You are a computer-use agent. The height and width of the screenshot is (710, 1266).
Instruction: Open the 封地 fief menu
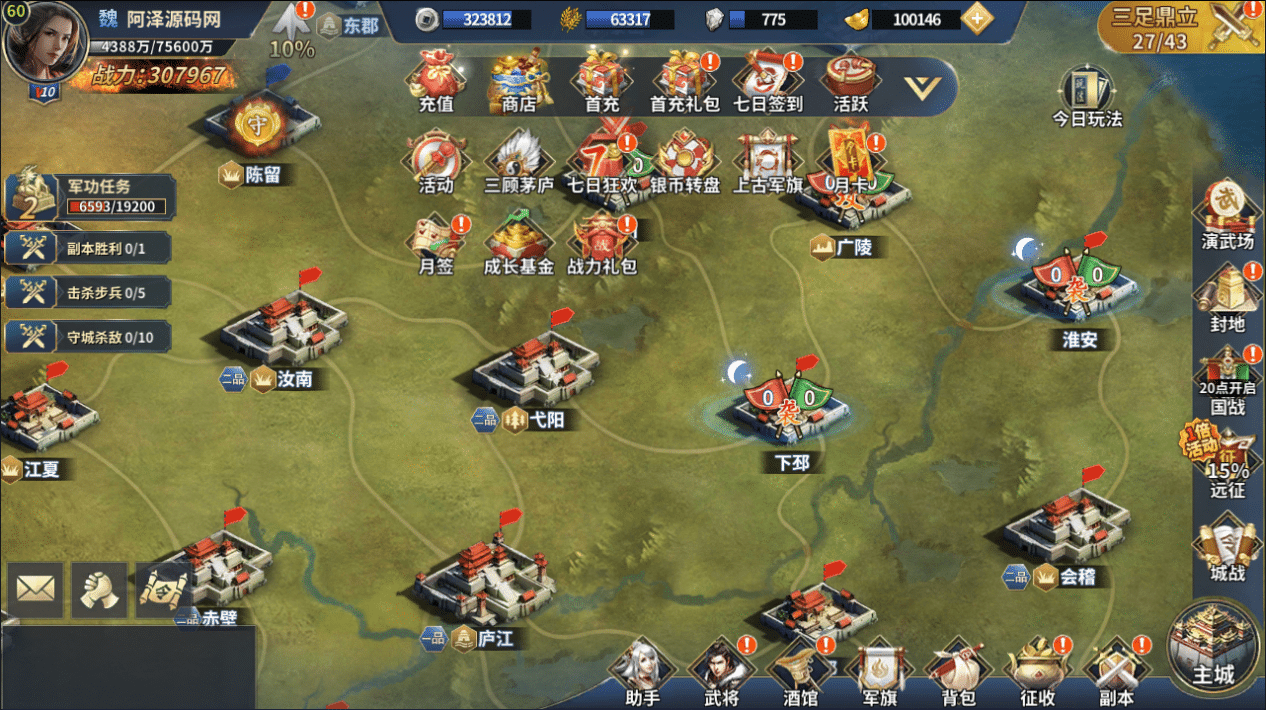coord(1227,298)
